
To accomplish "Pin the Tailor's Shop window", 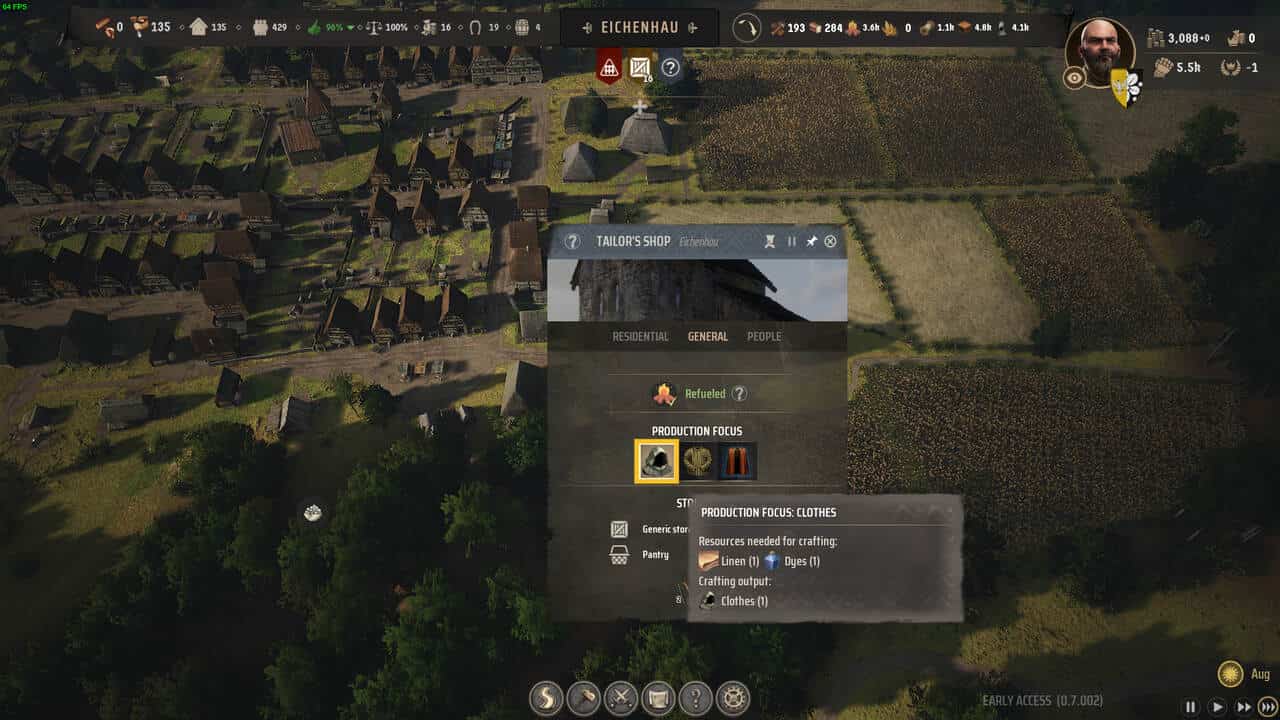I will (812, 241).
